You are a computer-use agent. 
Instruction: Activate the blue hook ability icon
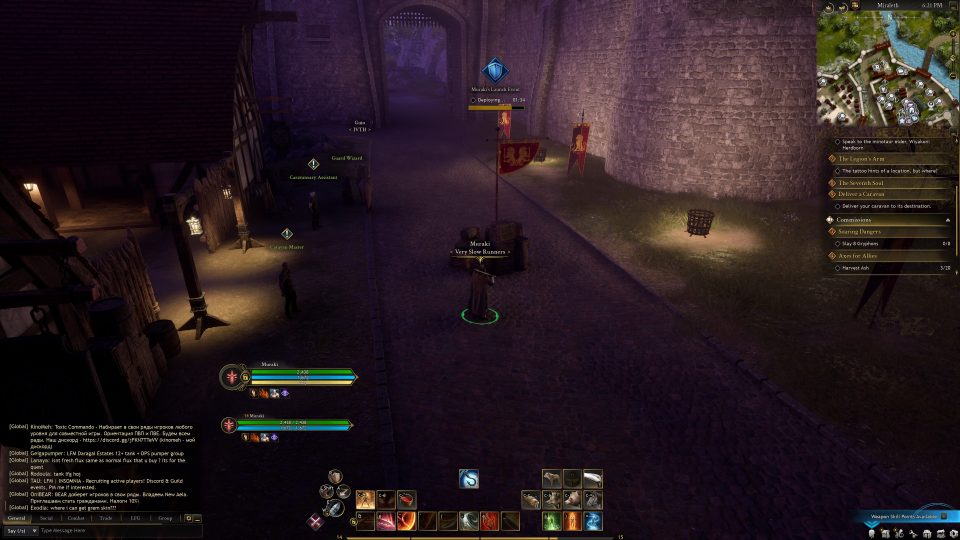coord(469,479)
